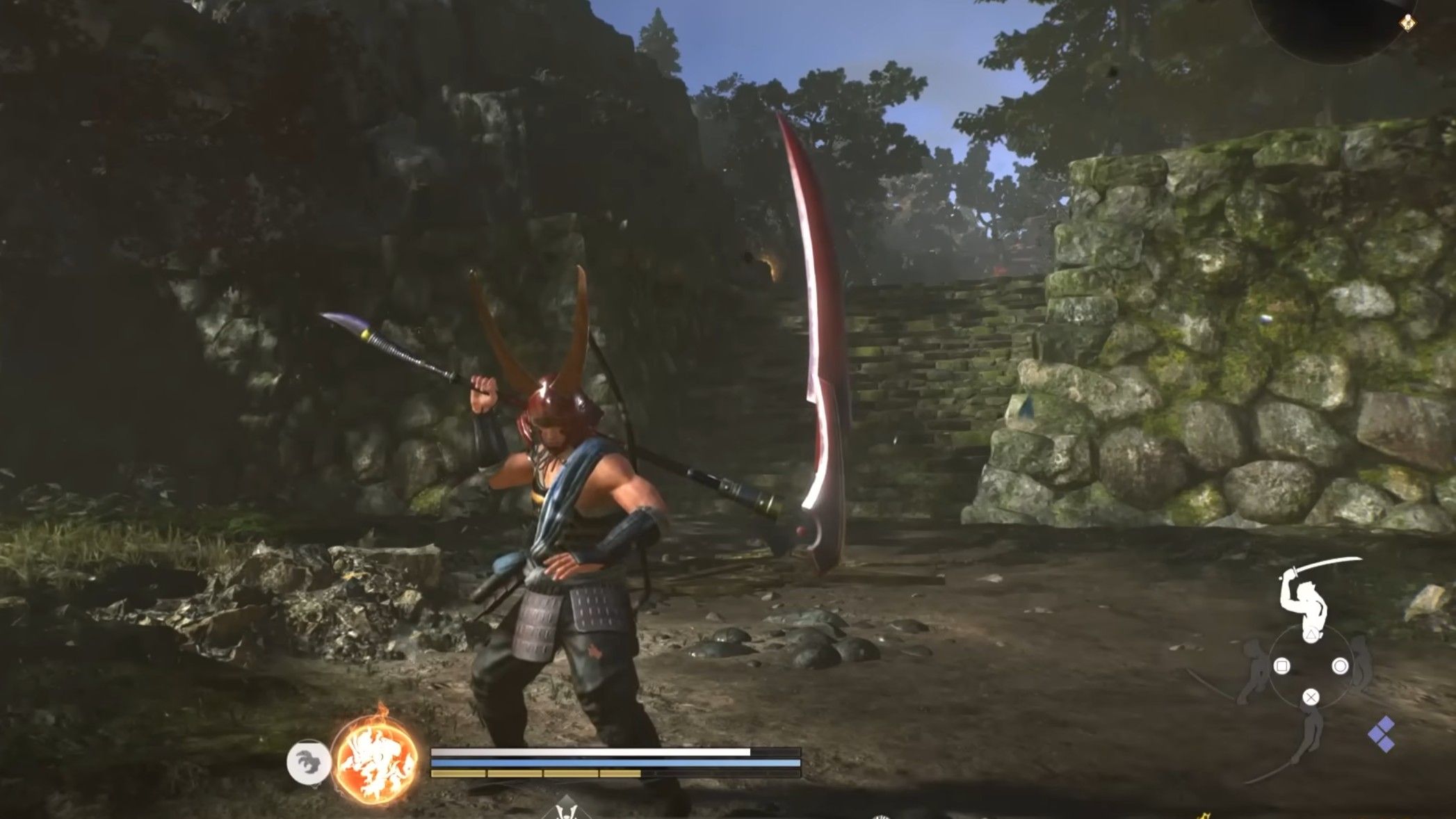Select the blue diamond indicator below the wheel
The height and width of the screenshot is (819, 1456).
(x=1381, y=734)
